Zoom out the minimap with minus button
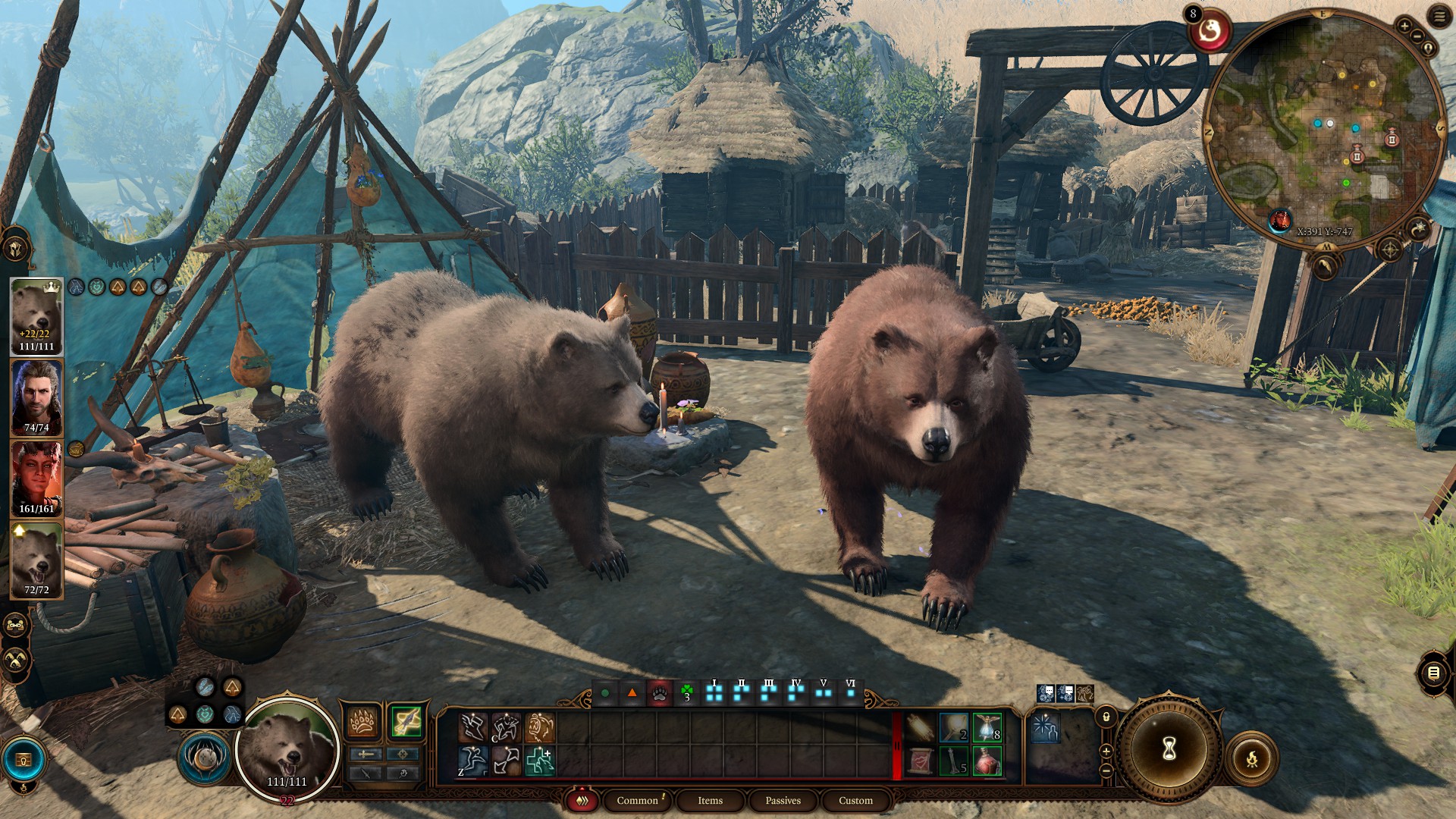The height and width of the screenshot is (819, 1456). (1417, 36)
